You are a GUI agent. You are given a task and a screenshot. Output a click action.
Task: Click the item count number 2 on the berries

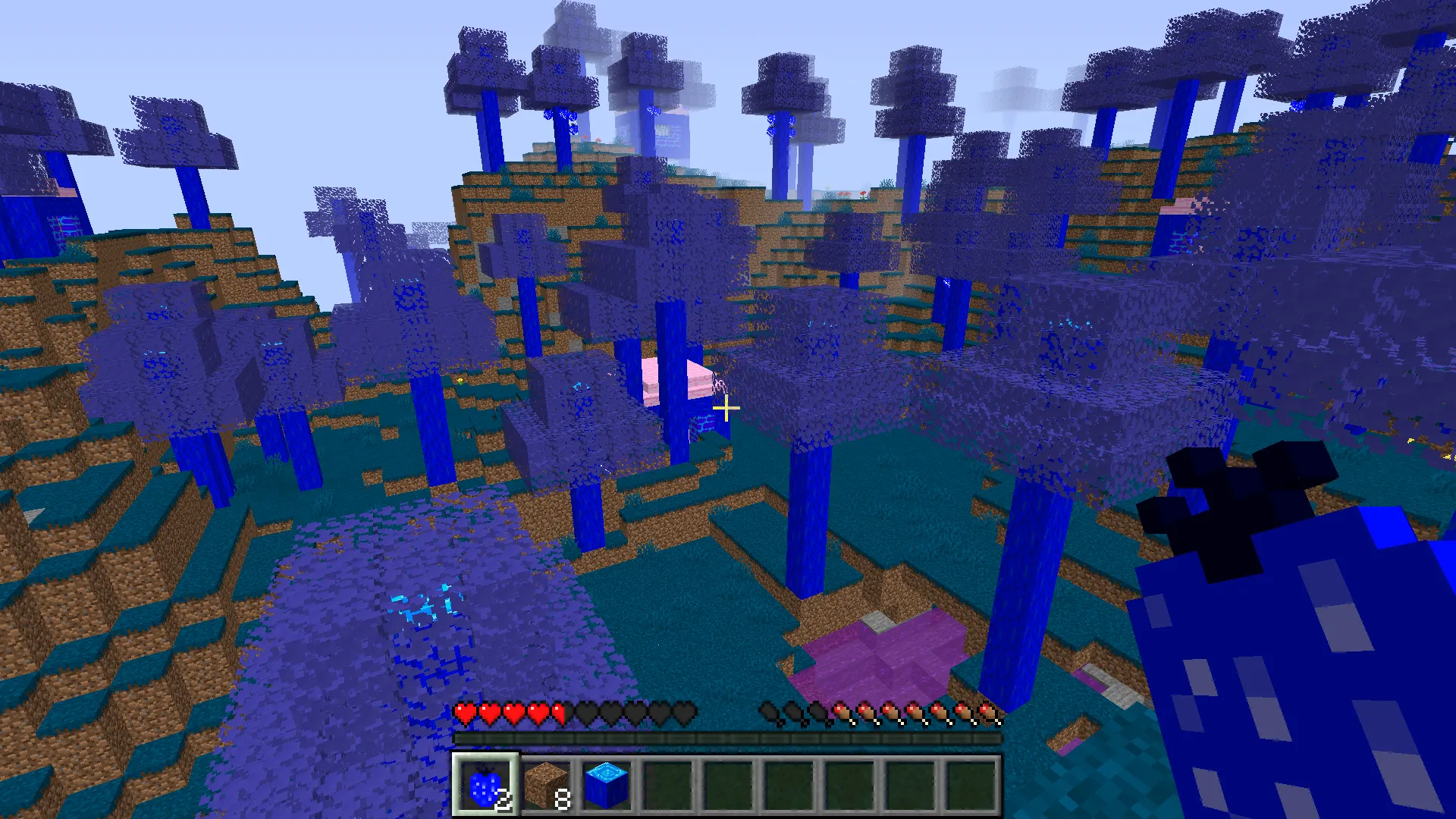click(505, 799)
